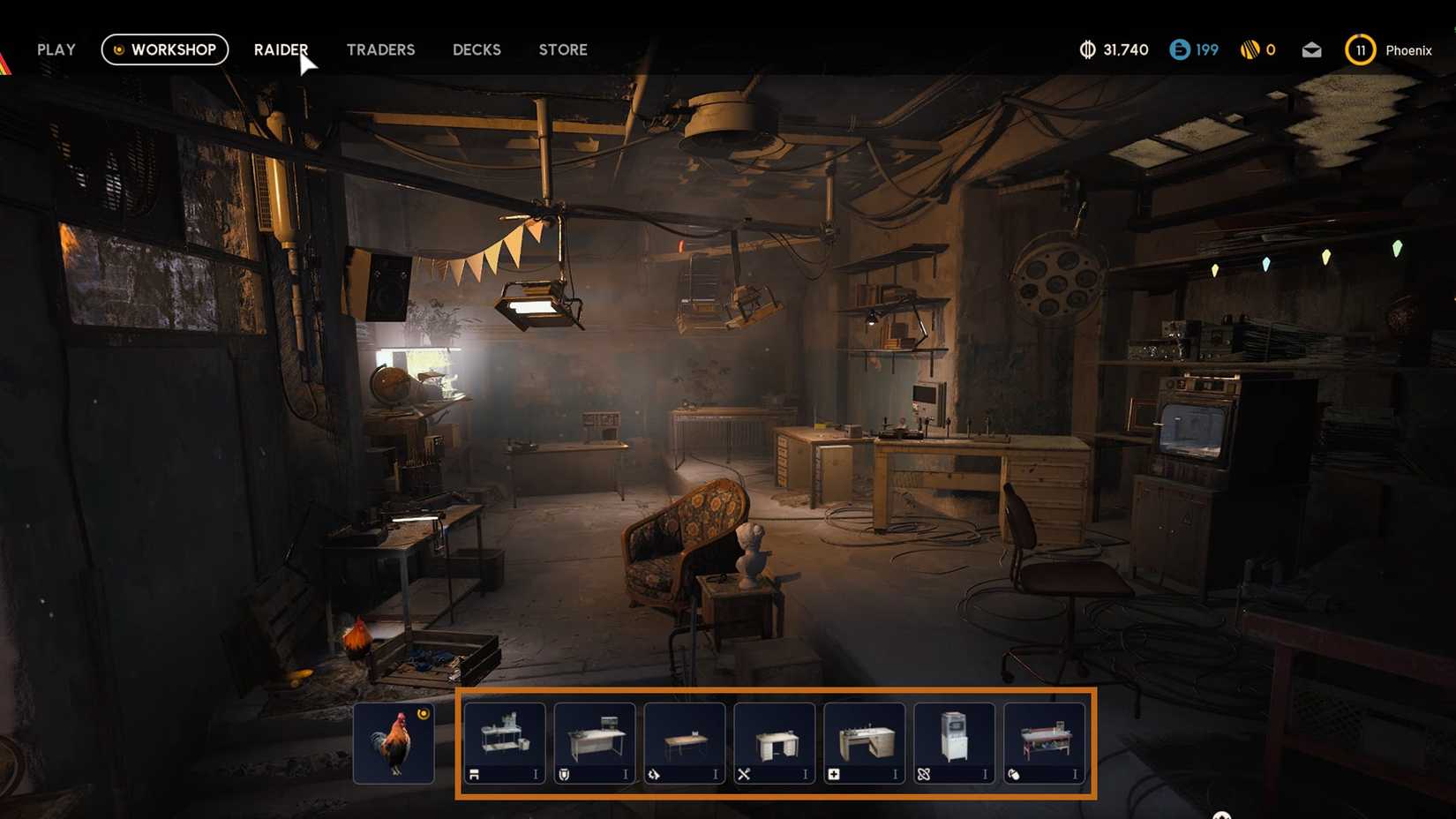Open the atom icon science workstation
The image size is (1456, 819).
click(923, 773)
